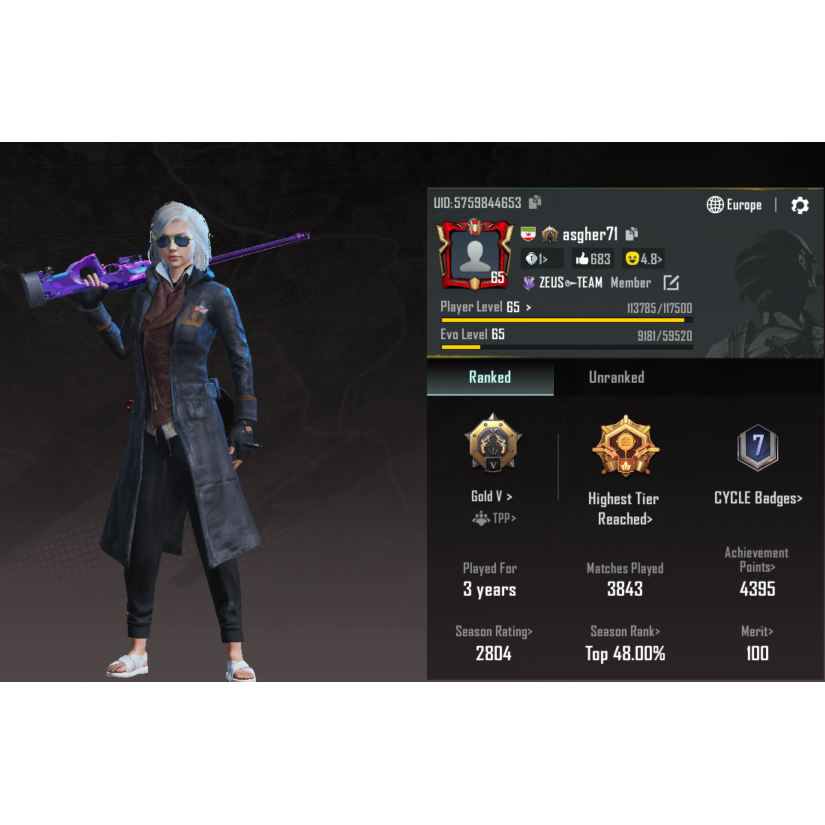View the 4.8 popularity rating

coord(643,259)
